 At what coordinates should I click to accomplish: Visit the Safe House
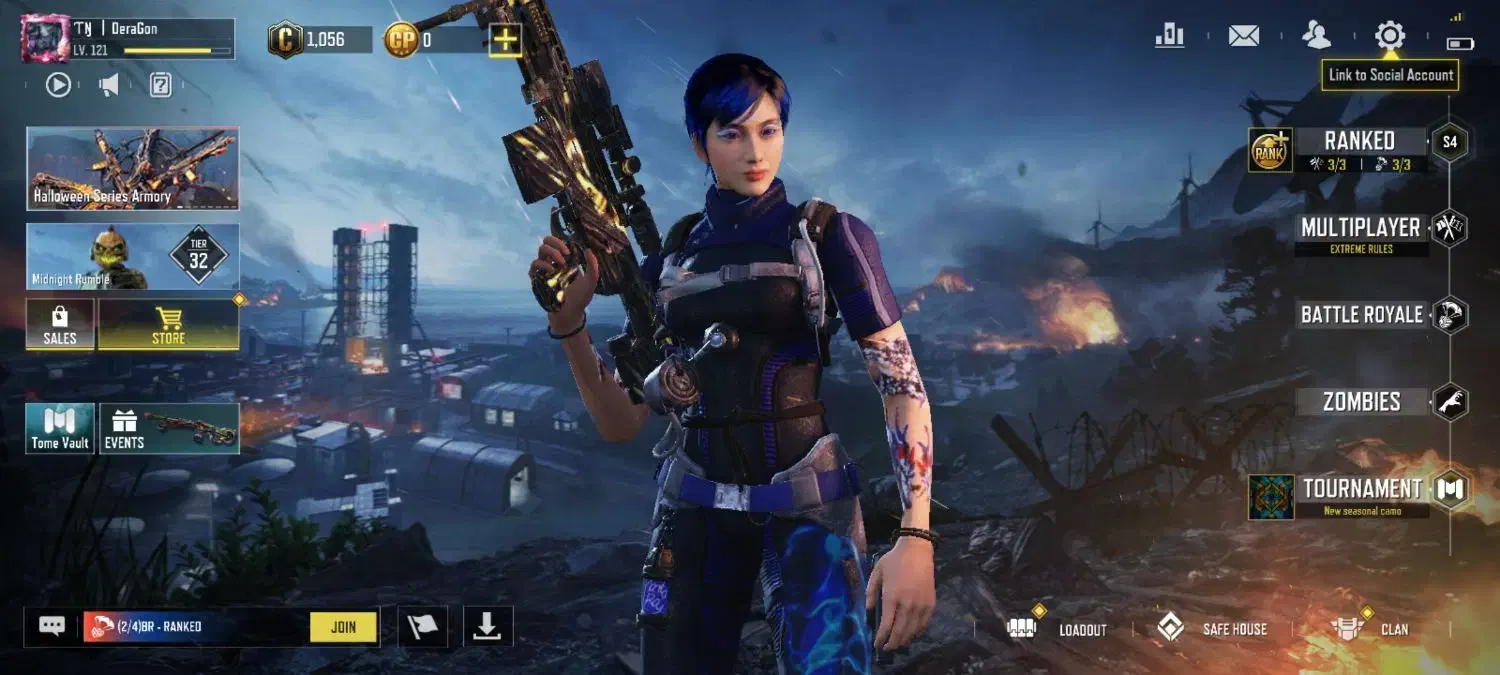1212,629
